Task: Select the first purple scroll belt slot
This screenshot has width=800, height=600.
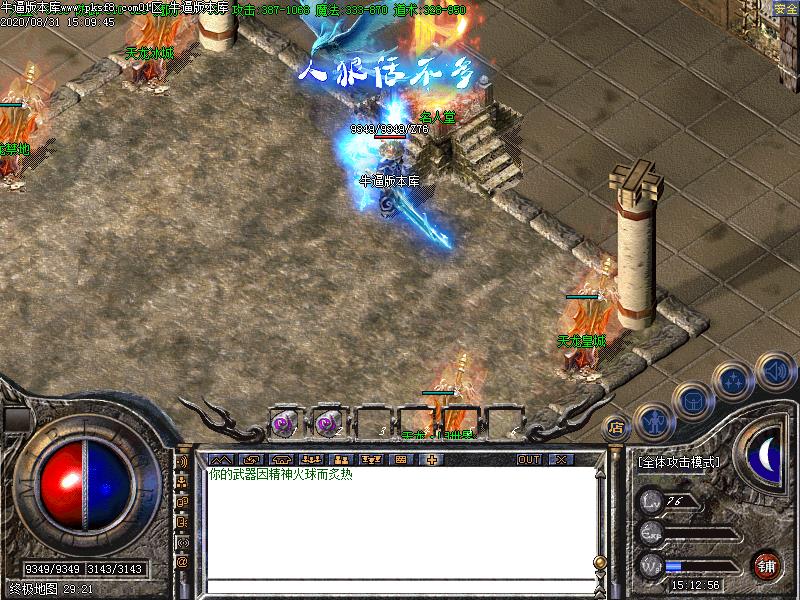Action: click(284, 424)
